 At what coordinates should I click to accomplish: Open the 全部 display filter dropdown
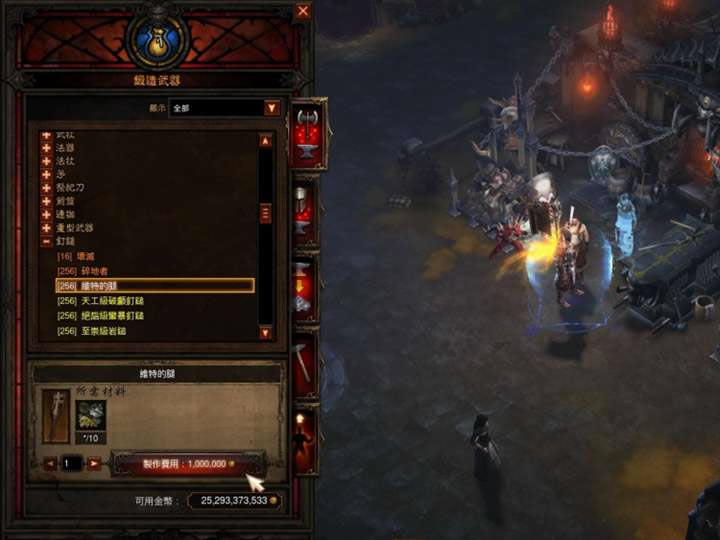pos(271,108)
